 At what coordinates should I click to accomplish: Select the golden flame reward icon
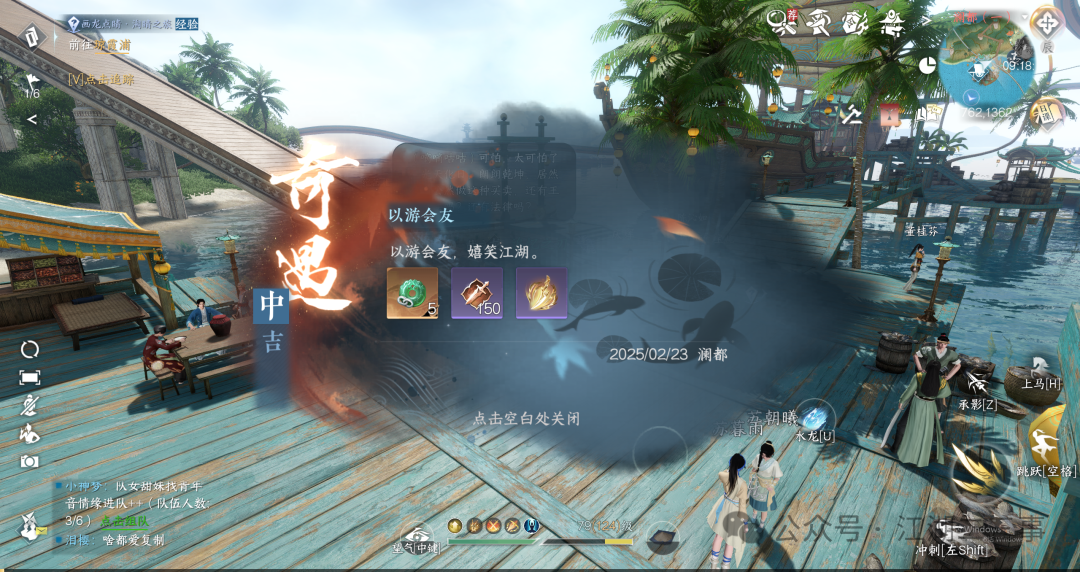[x=541, y=293]
